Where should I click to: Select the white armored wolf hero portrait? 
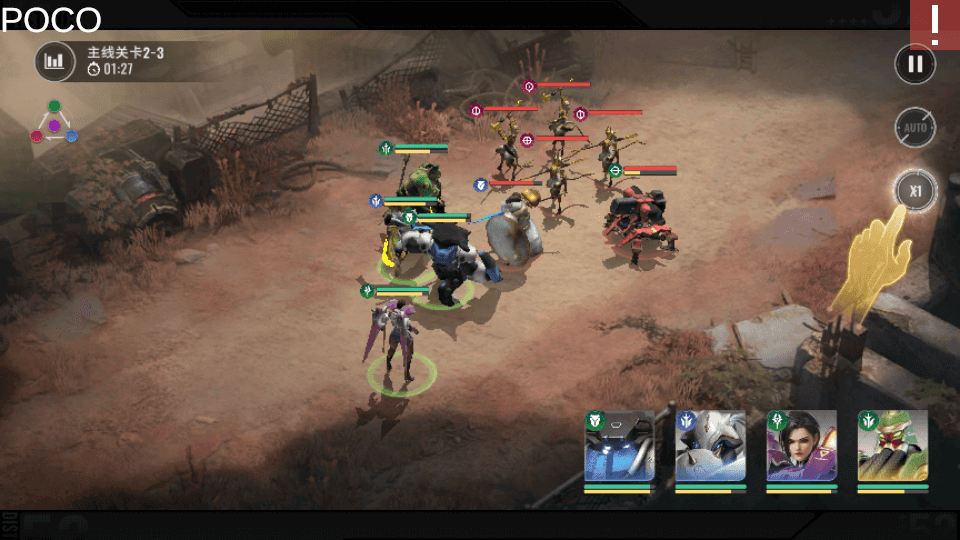click(711, 447)
